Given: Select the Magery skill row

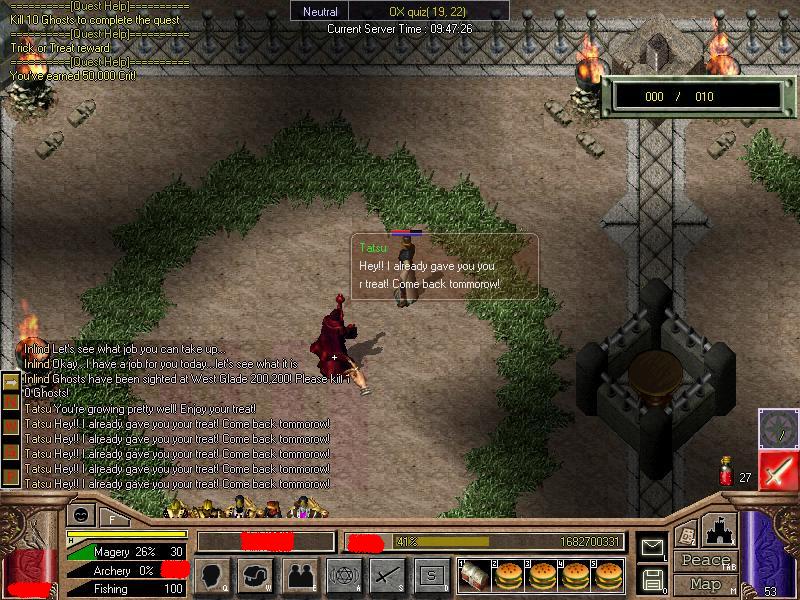Looking at the screenshot, I should [125, 551].
